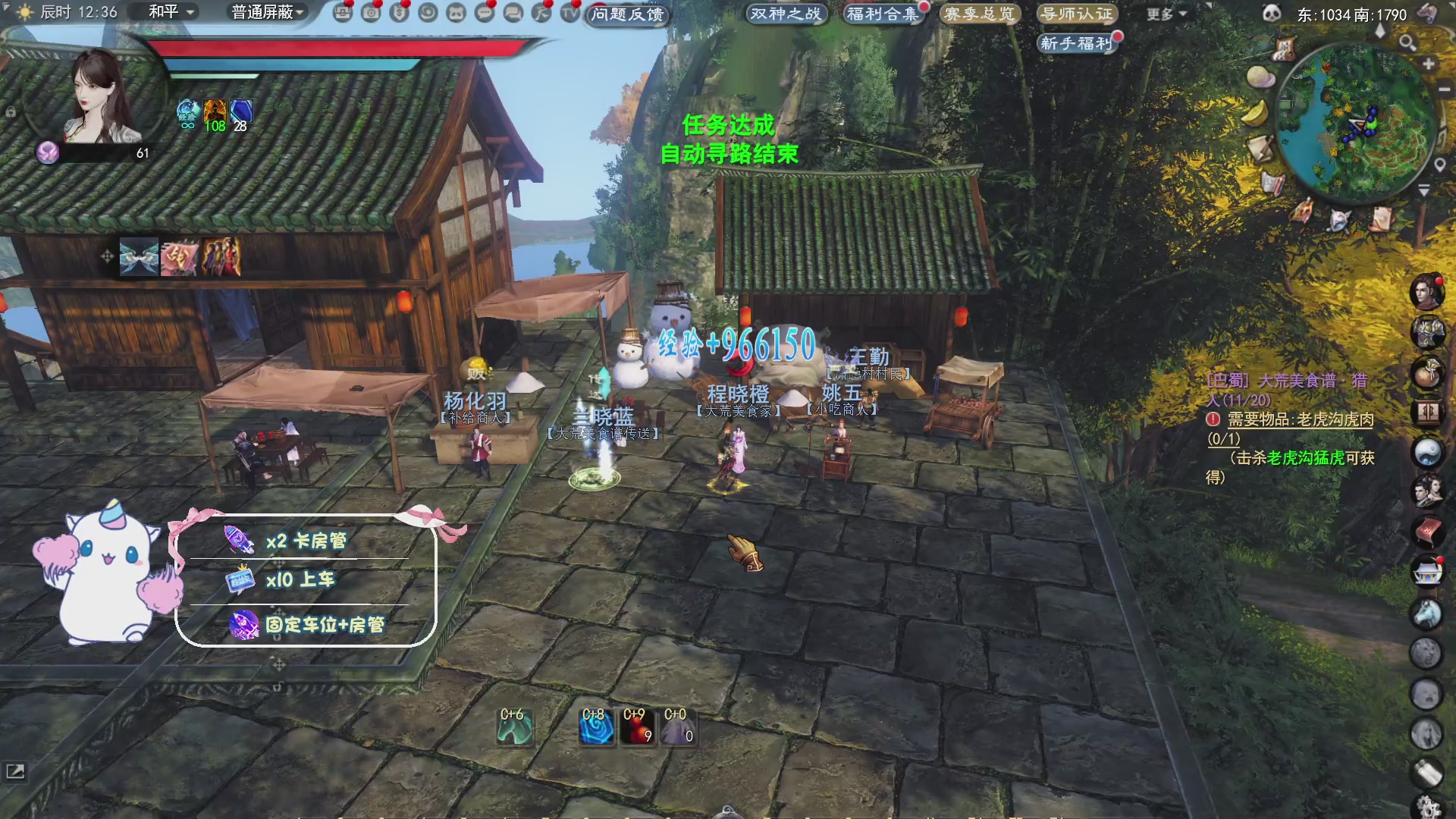Open the 福利合集 welfare collection

(882, 14)
